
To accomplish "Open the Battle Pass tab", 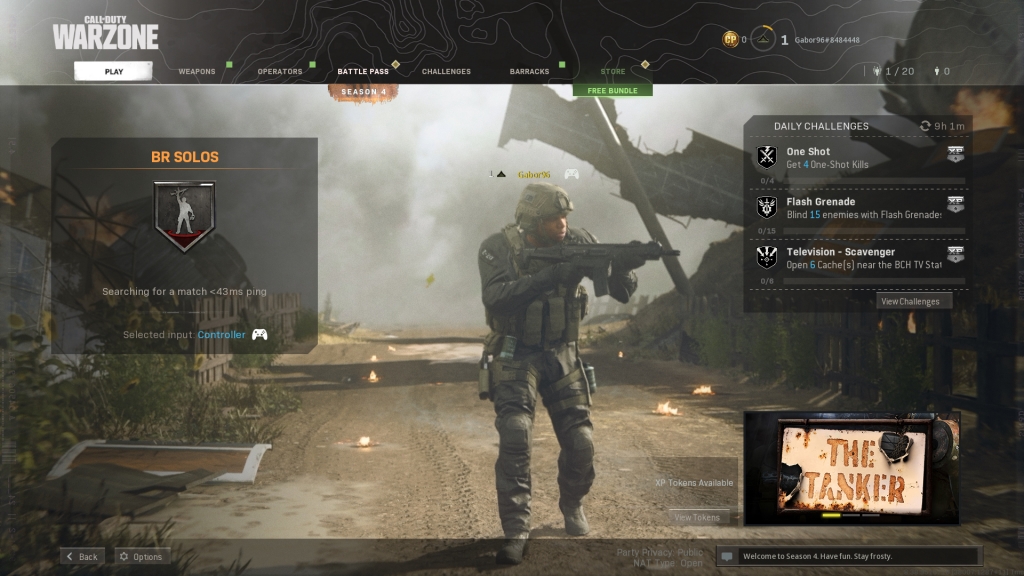I will point(362,71).
